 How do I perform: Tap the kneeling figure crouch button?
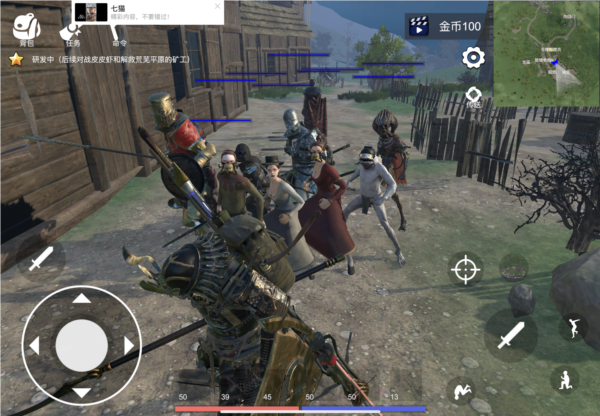click(564, 380)
